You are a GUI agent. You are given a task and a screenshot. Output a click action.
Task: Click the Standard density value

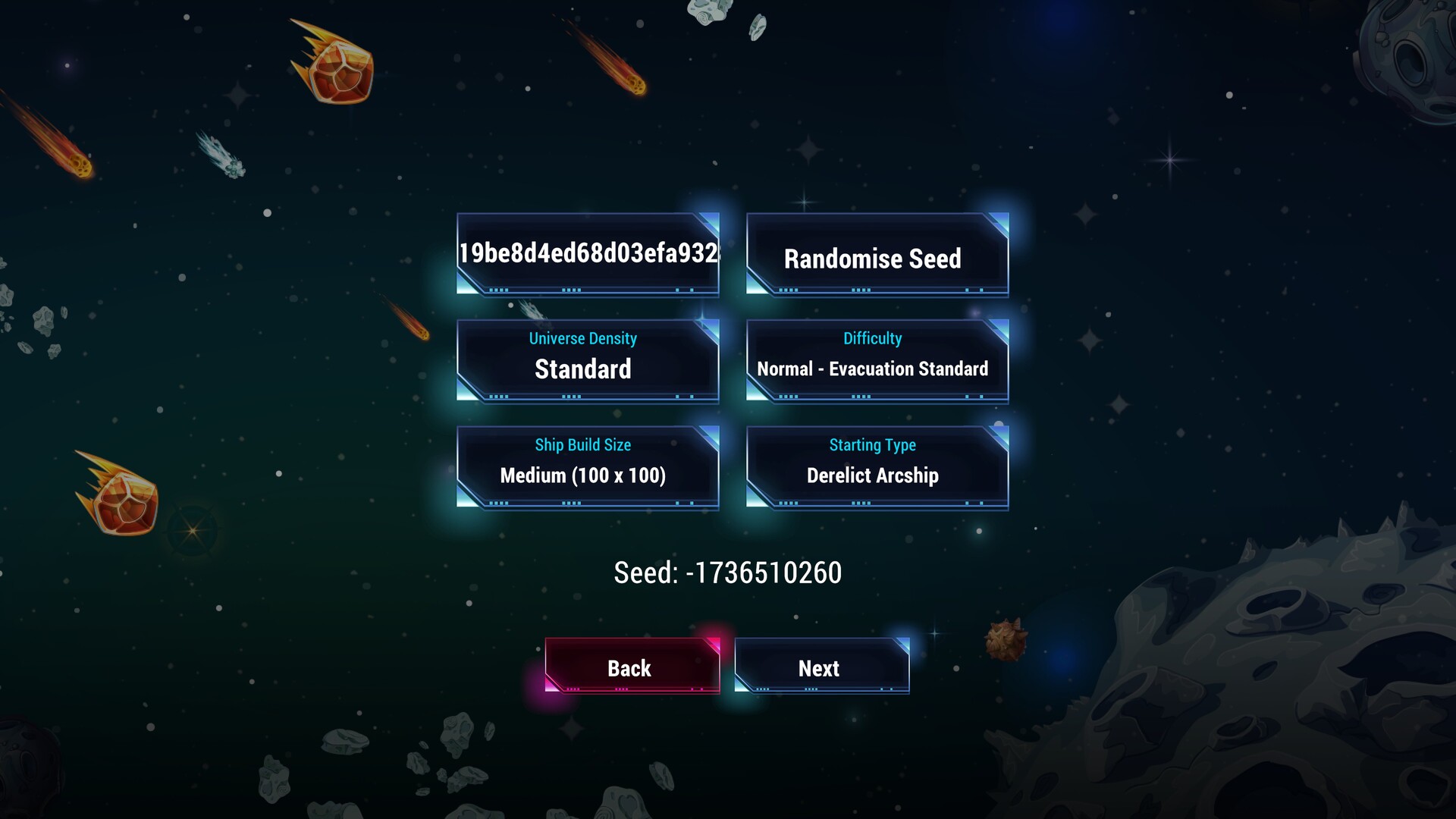click(583, 369)
